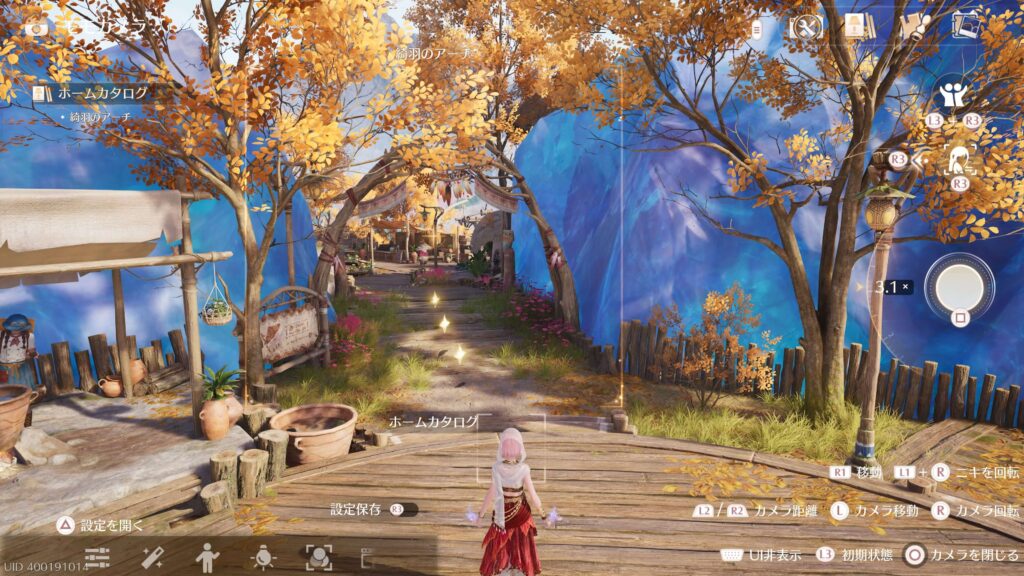The image size is (1024, 576).
Task: Take a photo with the shutter button
Action: tap(959, 286)
